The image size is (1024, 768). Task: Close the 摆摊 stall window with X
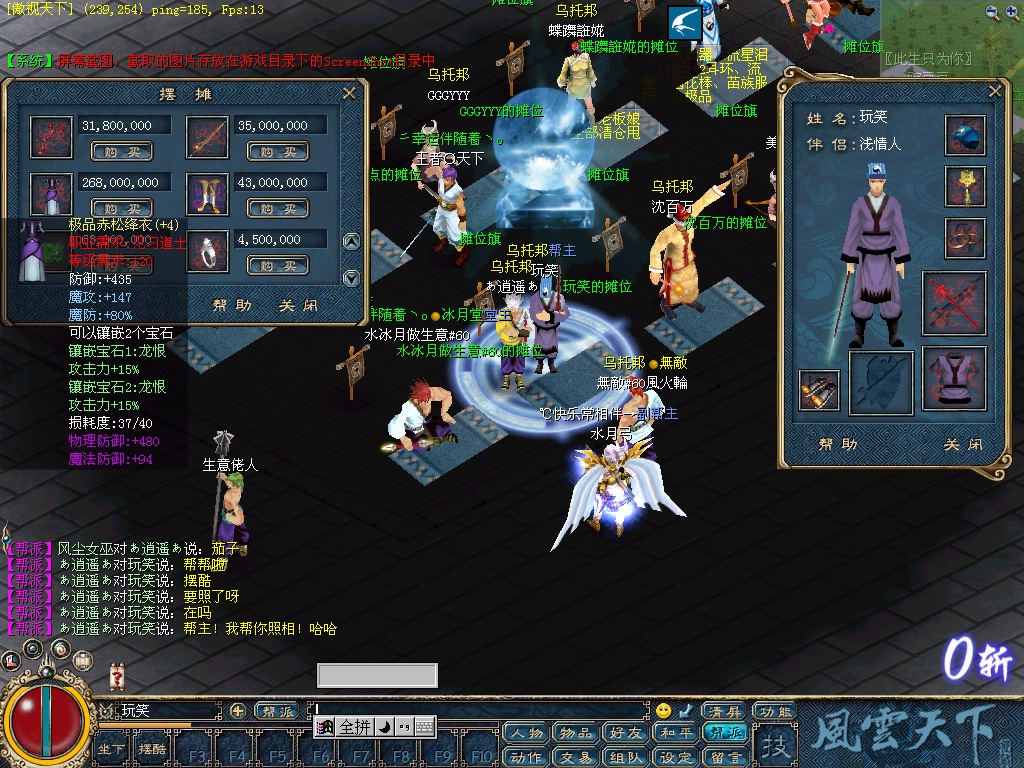pyautogui.click(x=349, y=93)
